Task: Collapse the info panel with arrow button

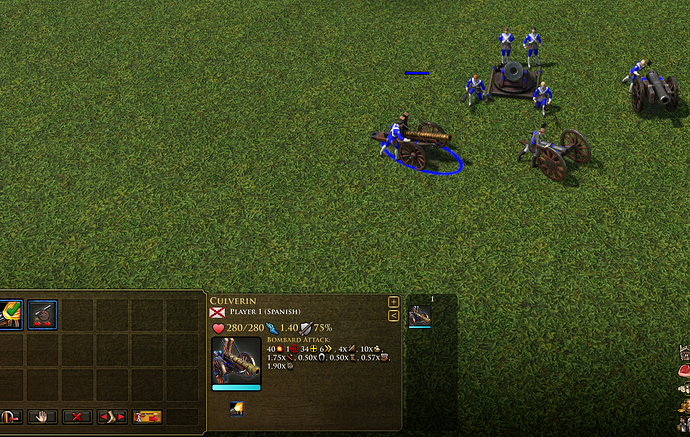Action: (393, 315)
